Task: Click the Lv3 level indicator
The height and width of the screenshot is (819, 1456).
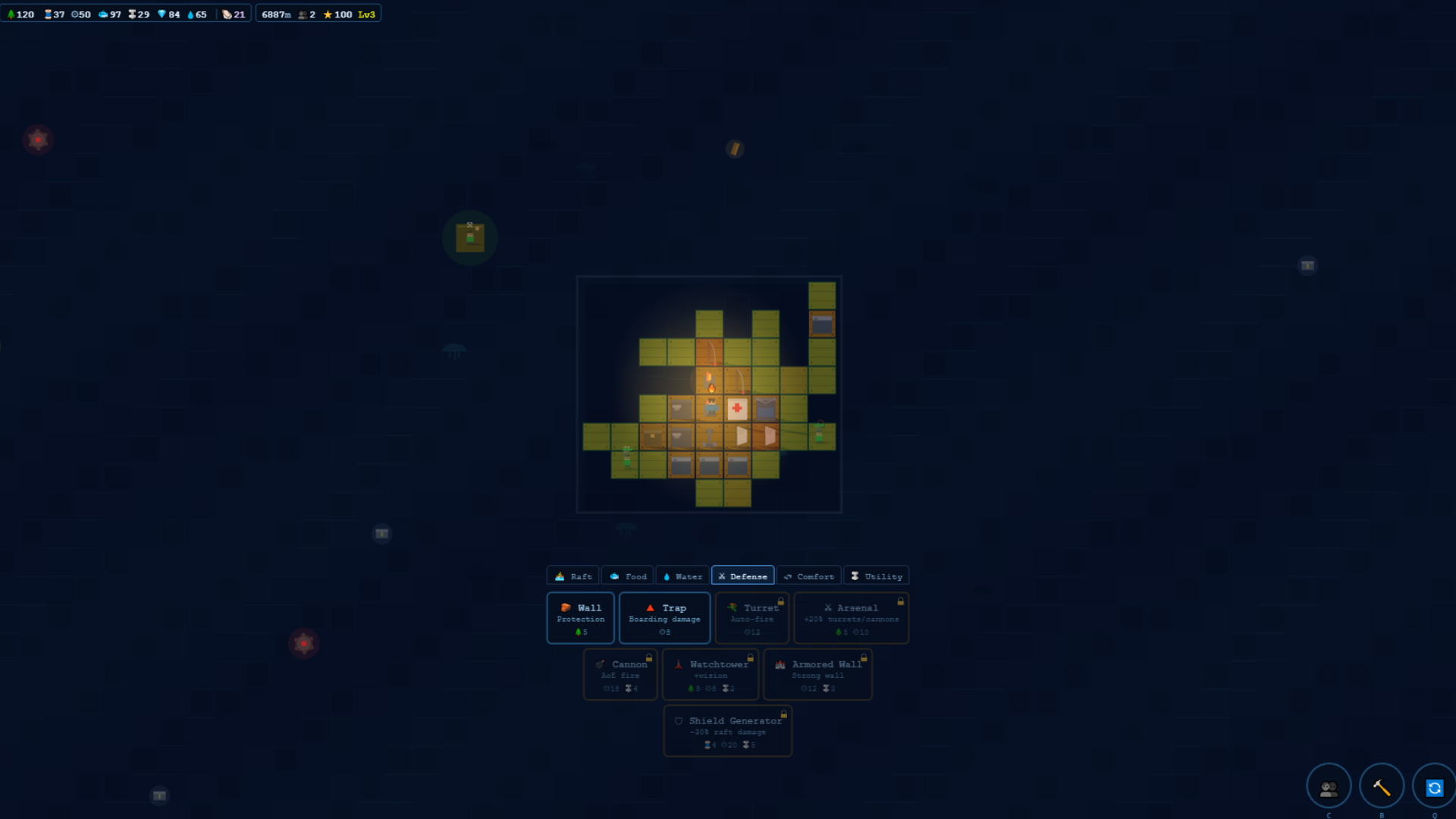Action: coord(366,13)
